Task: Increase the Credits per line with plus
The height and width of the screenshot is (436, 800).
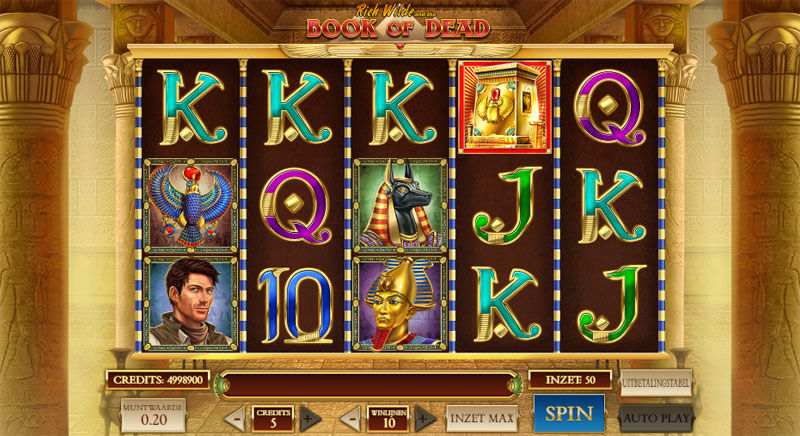Action: coord(310,418)
